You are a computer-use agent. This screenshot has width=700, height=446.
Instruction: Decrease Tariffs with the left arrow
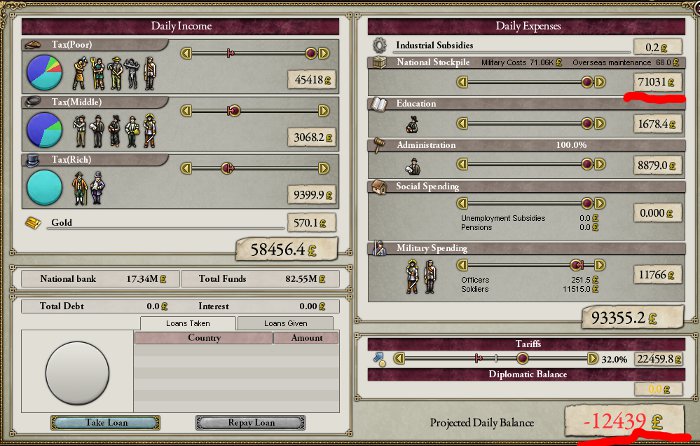401,358
